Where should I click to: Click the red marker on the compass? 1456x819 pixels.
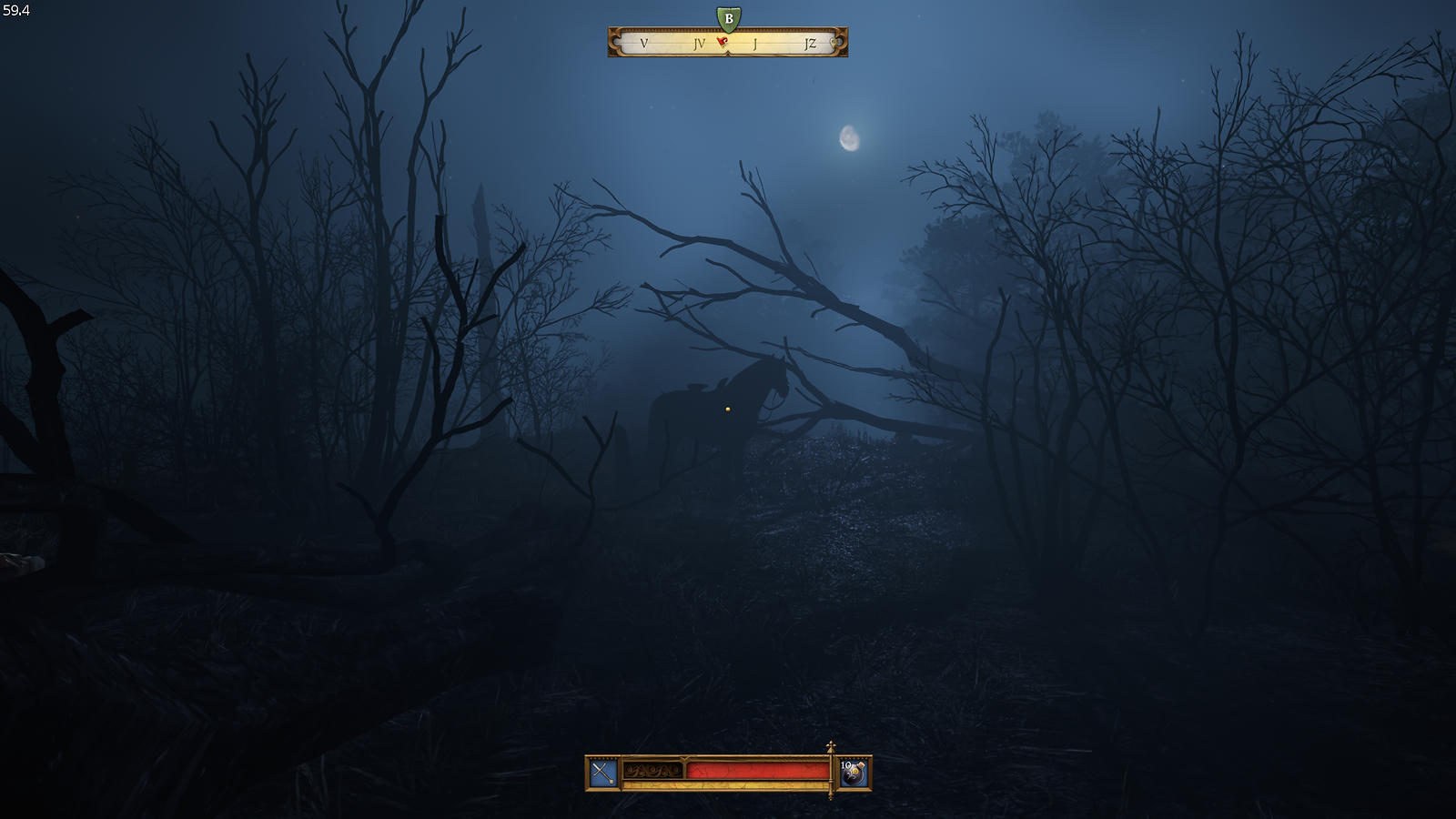point(723,42)
